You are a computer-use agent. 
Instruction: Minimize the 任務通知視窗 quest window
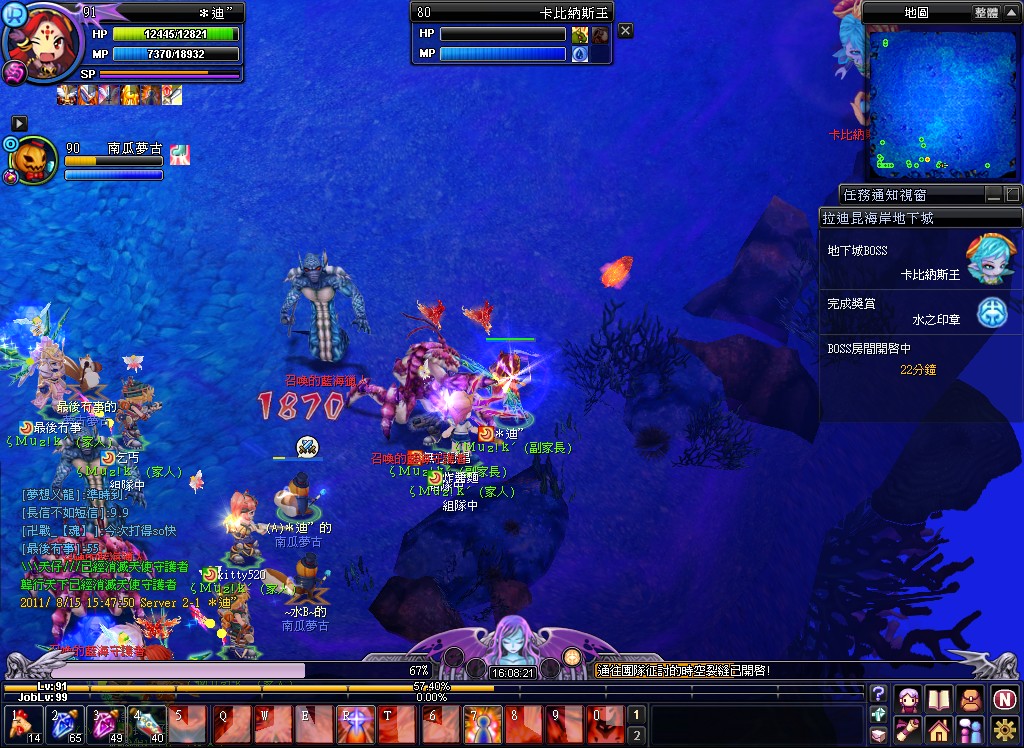point(993,195)
